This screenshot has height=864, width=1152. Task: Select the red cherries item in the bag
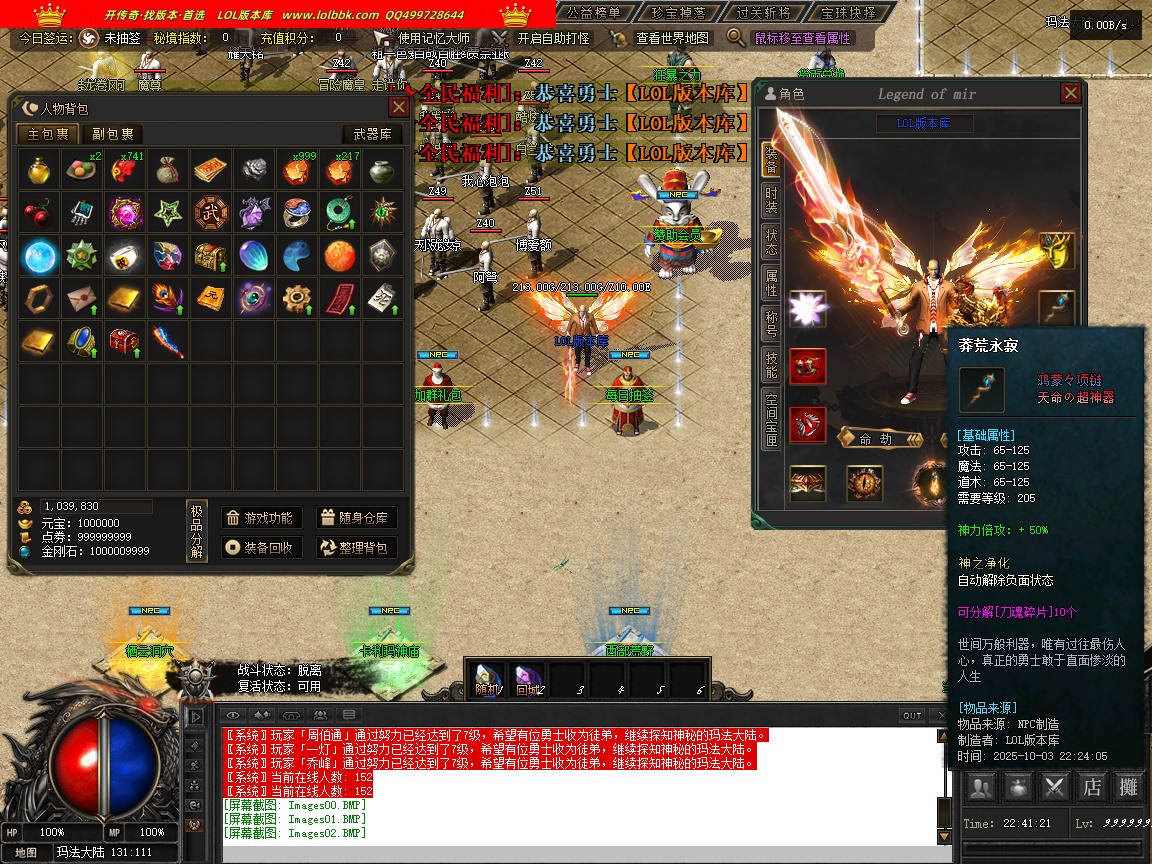[x=39, y=213]
